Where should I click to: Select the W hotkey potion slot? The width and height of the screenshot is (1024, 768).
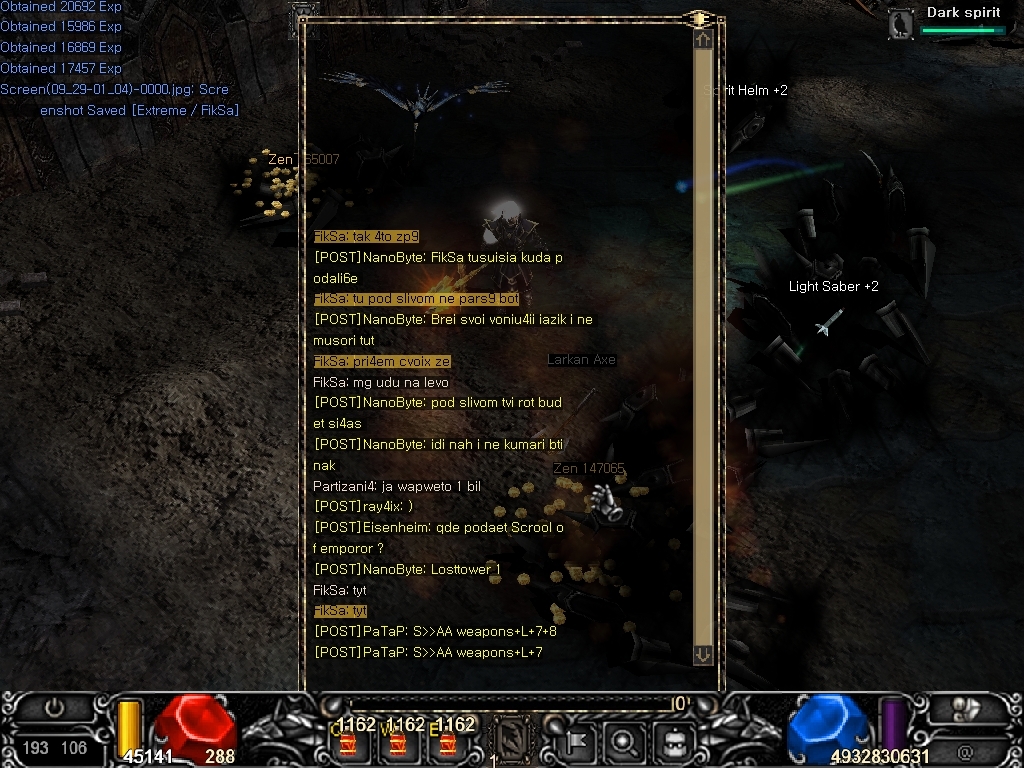(397, 742)
